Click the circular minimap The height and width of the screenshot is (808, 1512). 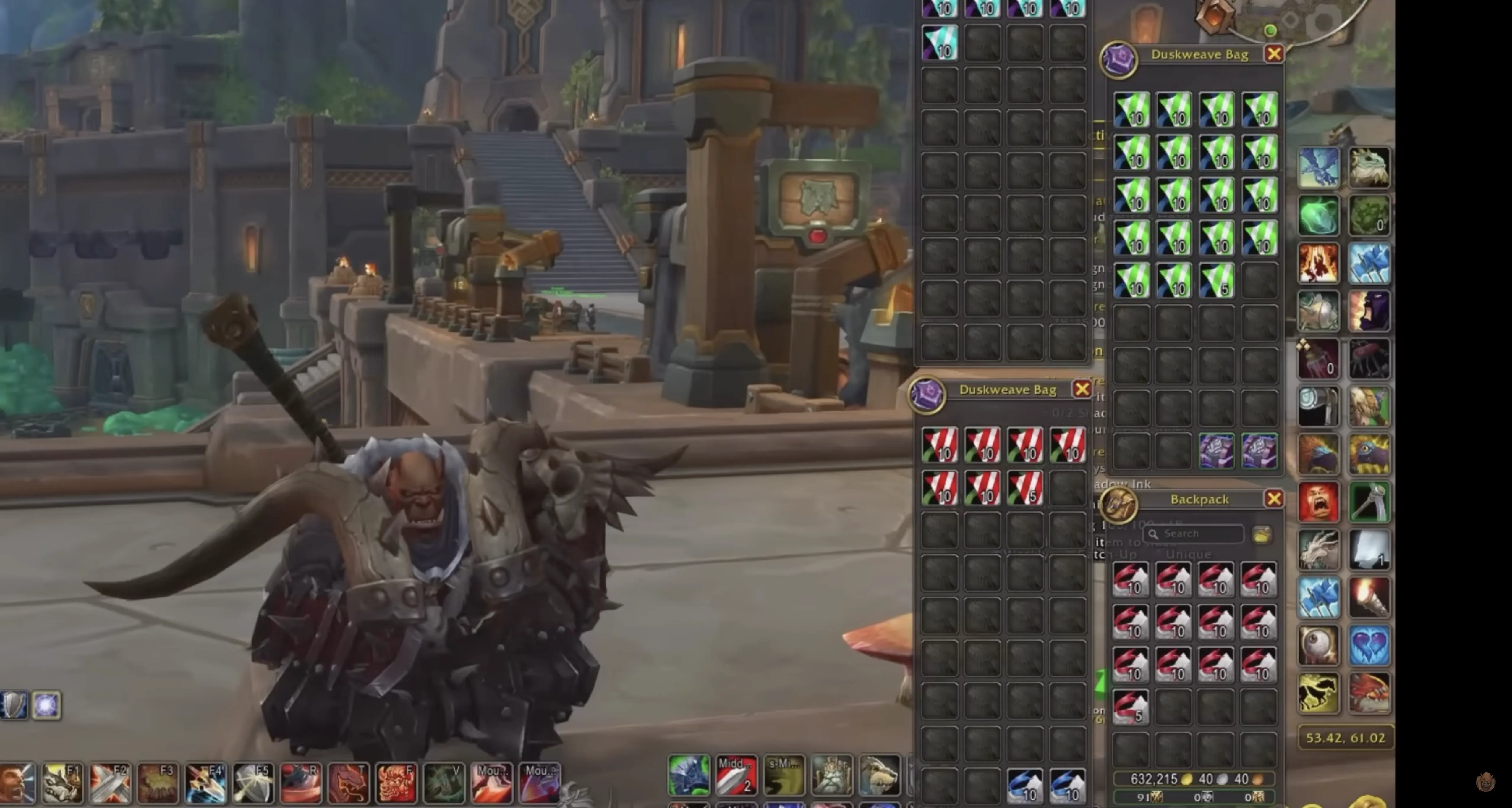1309,15
